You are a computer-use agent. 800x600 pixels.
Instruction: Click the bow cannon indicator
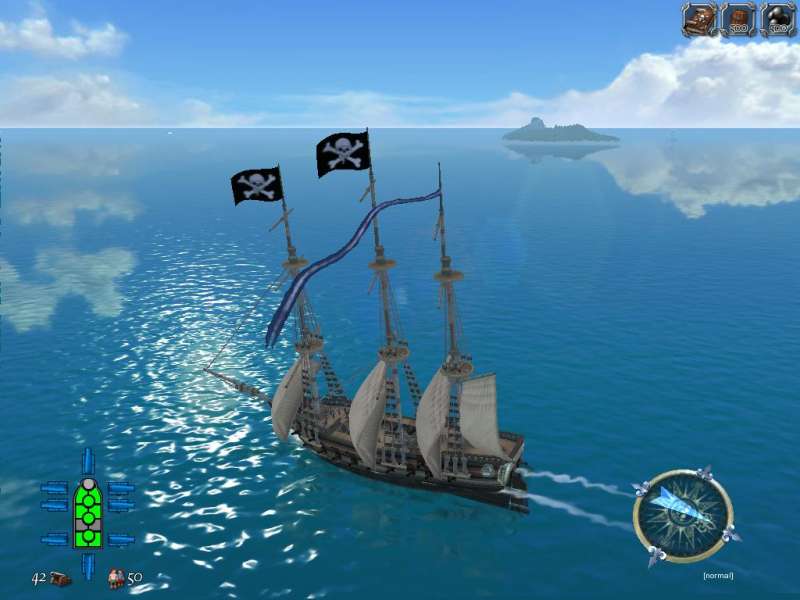point(88,460)
